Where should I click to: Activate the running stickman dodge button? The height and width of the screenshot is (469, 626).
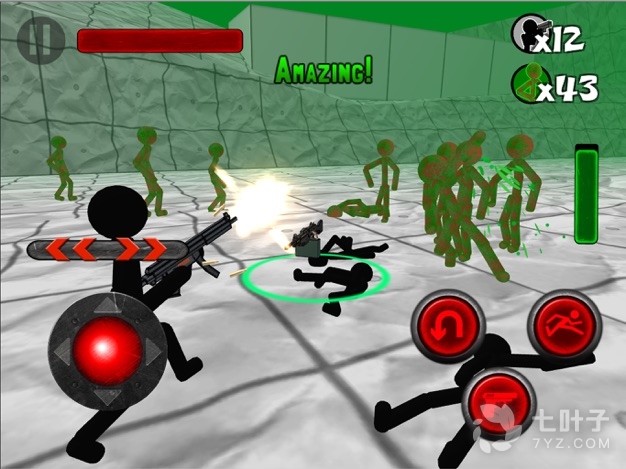566,324
